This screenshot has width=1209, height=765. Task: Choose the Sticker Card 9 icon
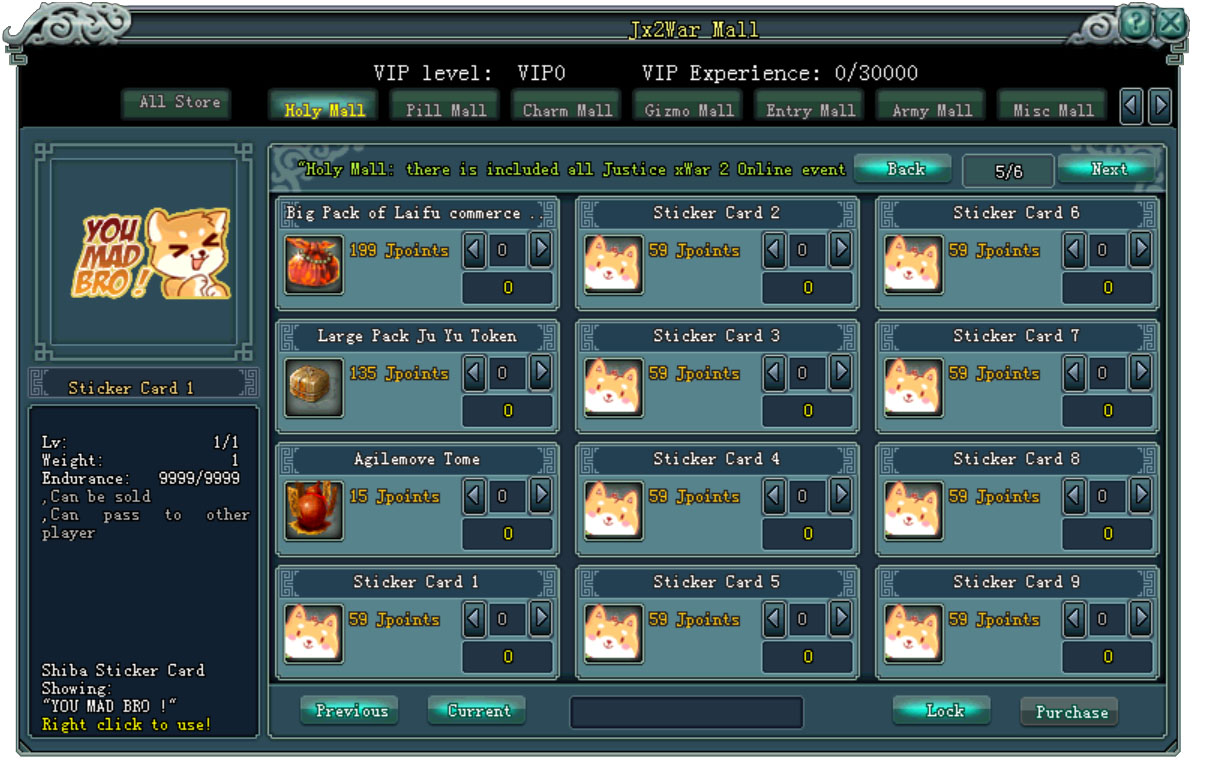(x=913, y=634)
